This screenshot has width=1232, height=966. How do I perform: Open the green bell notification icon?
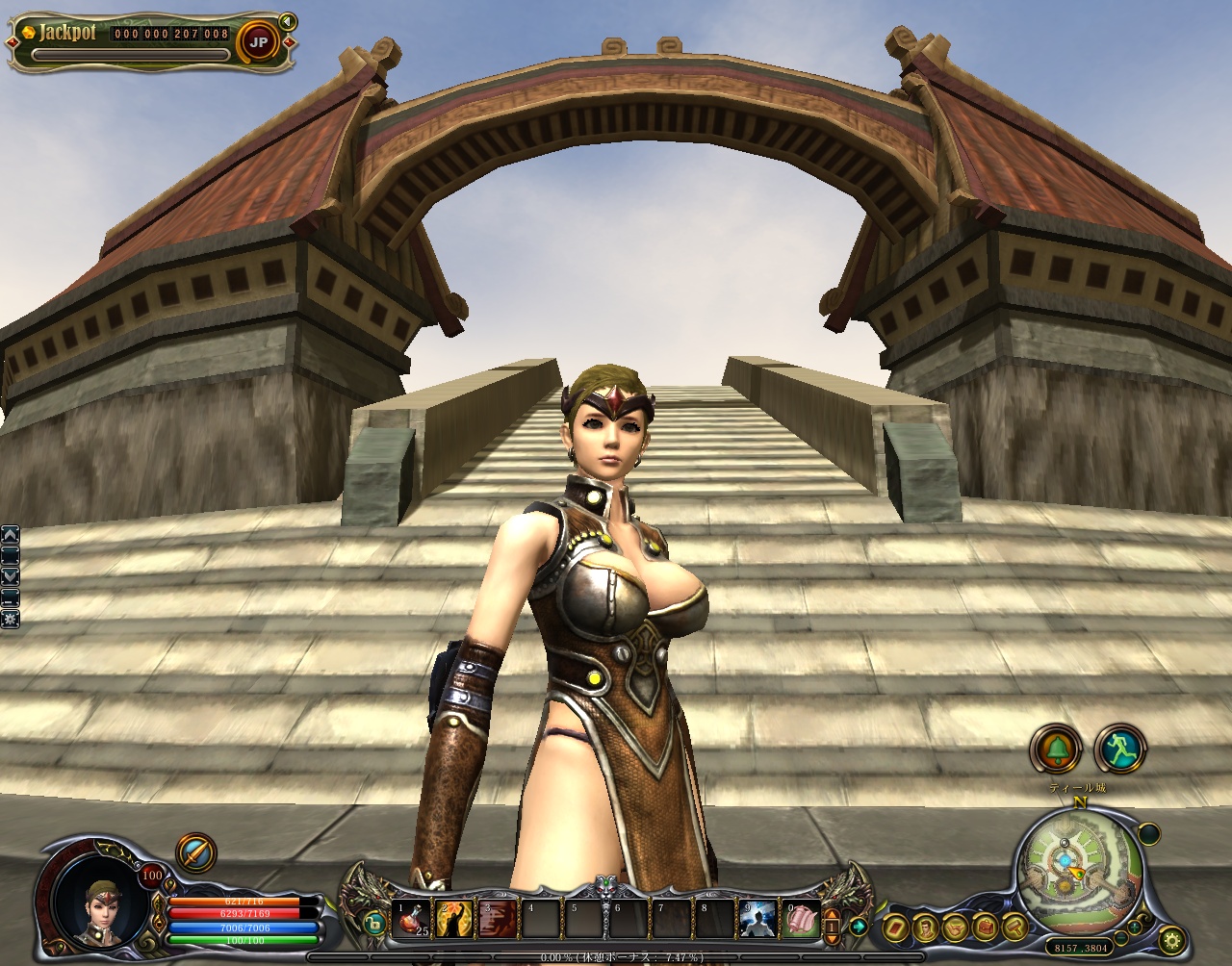(x=1056, y=749)
